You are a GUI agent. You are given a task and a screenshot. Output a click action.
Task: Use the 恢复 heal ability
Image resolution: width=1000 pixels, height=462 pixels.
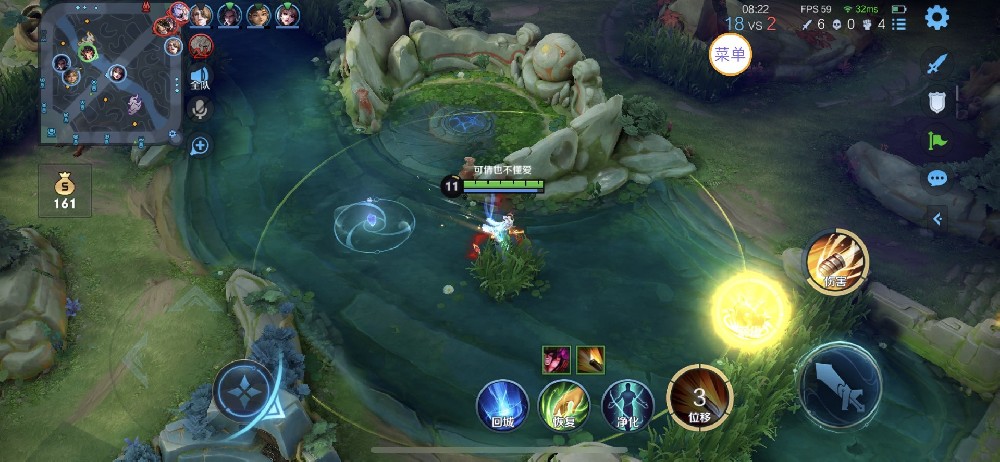click(564, 405)
